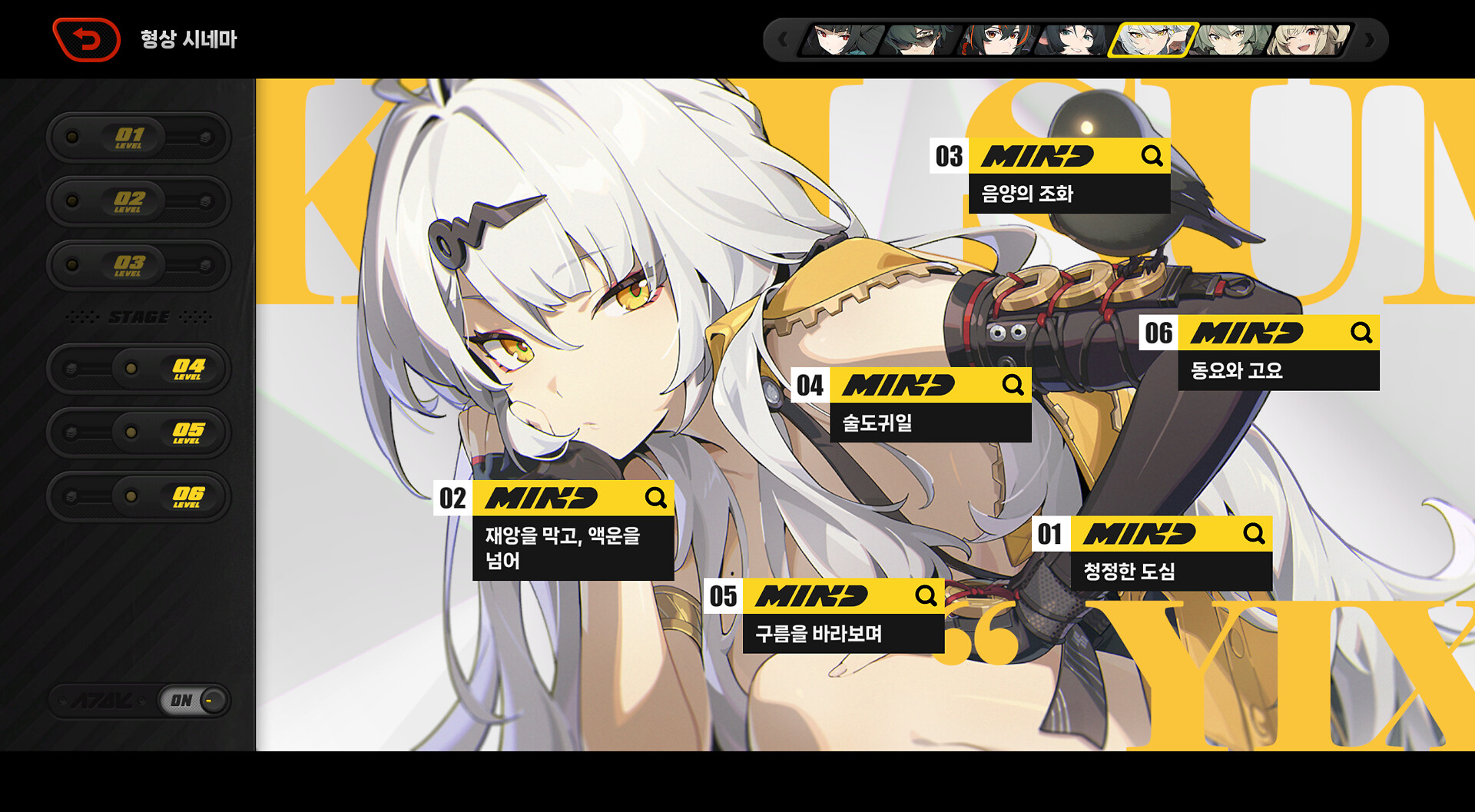1475x812 pixels.
Task: Open Mind 02 재앙을 막고, 액운을 넘어 details
Action: (655, 498)
